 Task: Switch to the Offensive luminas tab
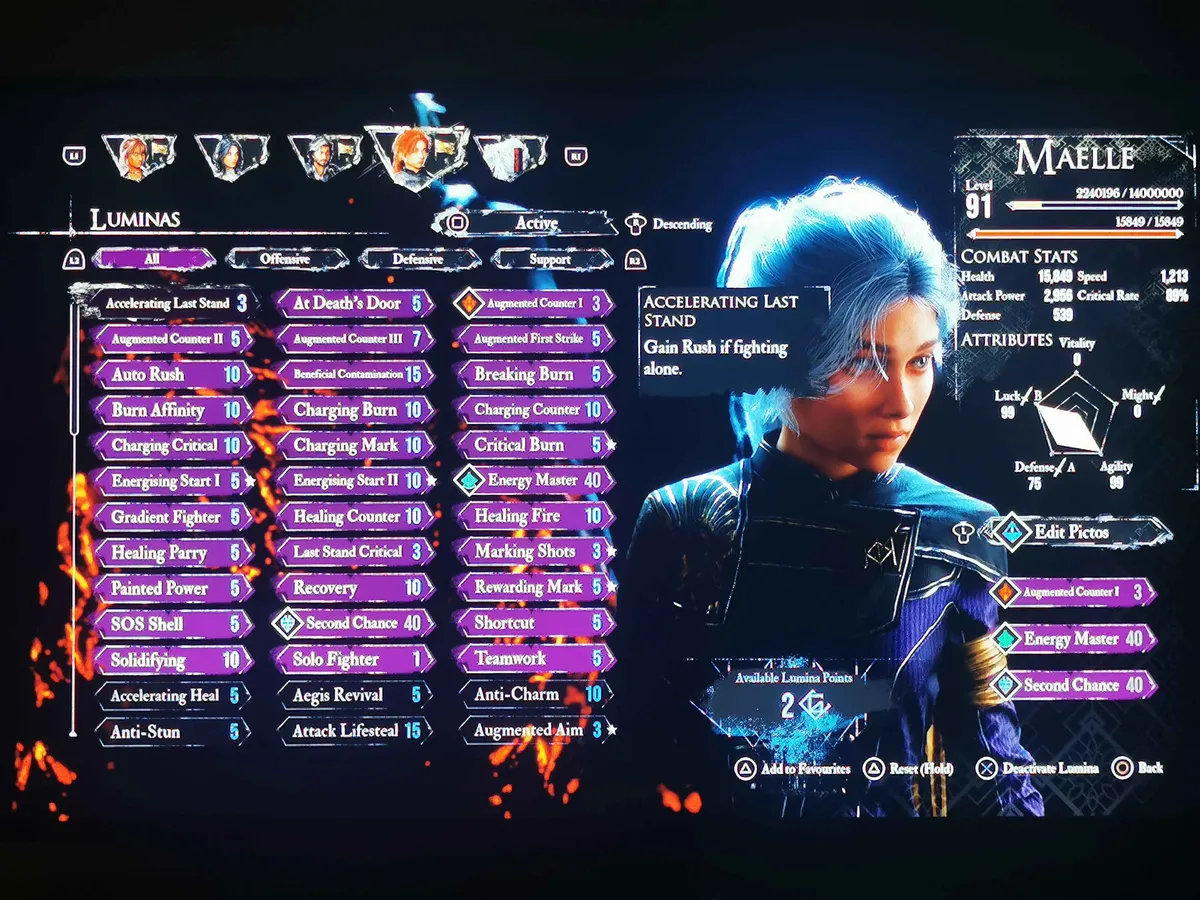[x=287, y=259]
